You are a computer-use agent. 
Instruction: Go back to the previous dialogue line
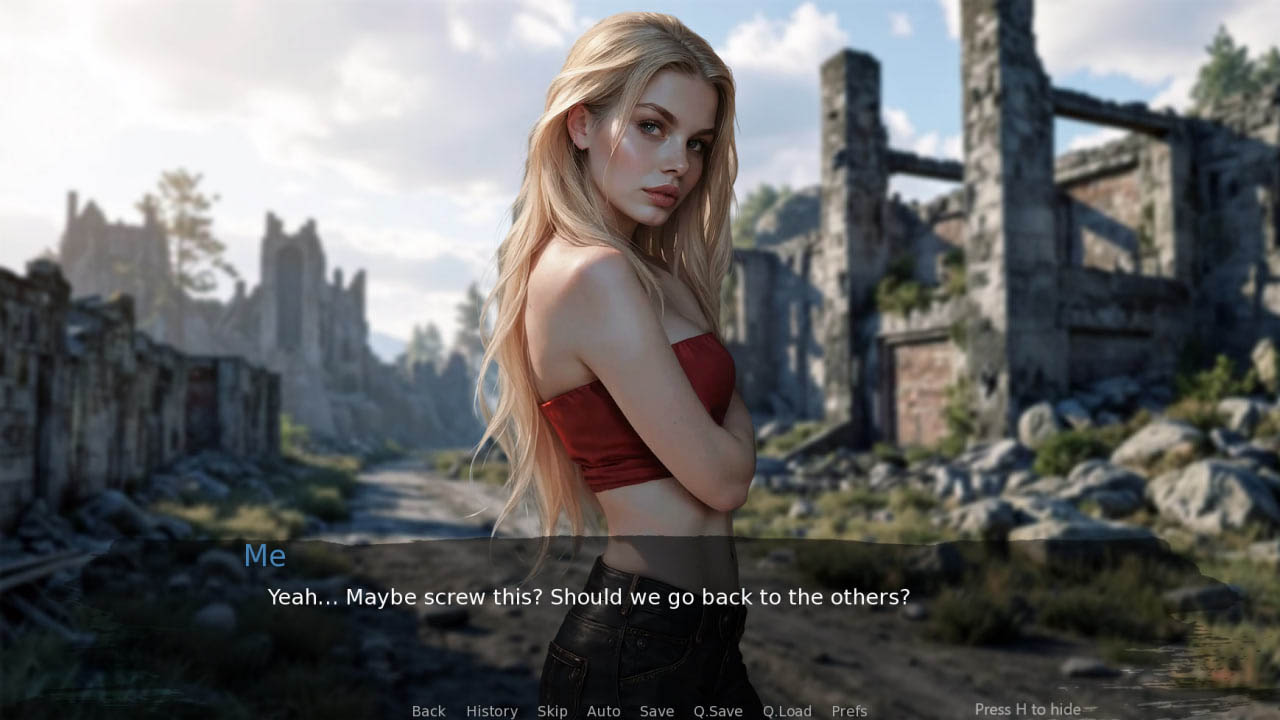pyautogui.click(x=428, y=711)
